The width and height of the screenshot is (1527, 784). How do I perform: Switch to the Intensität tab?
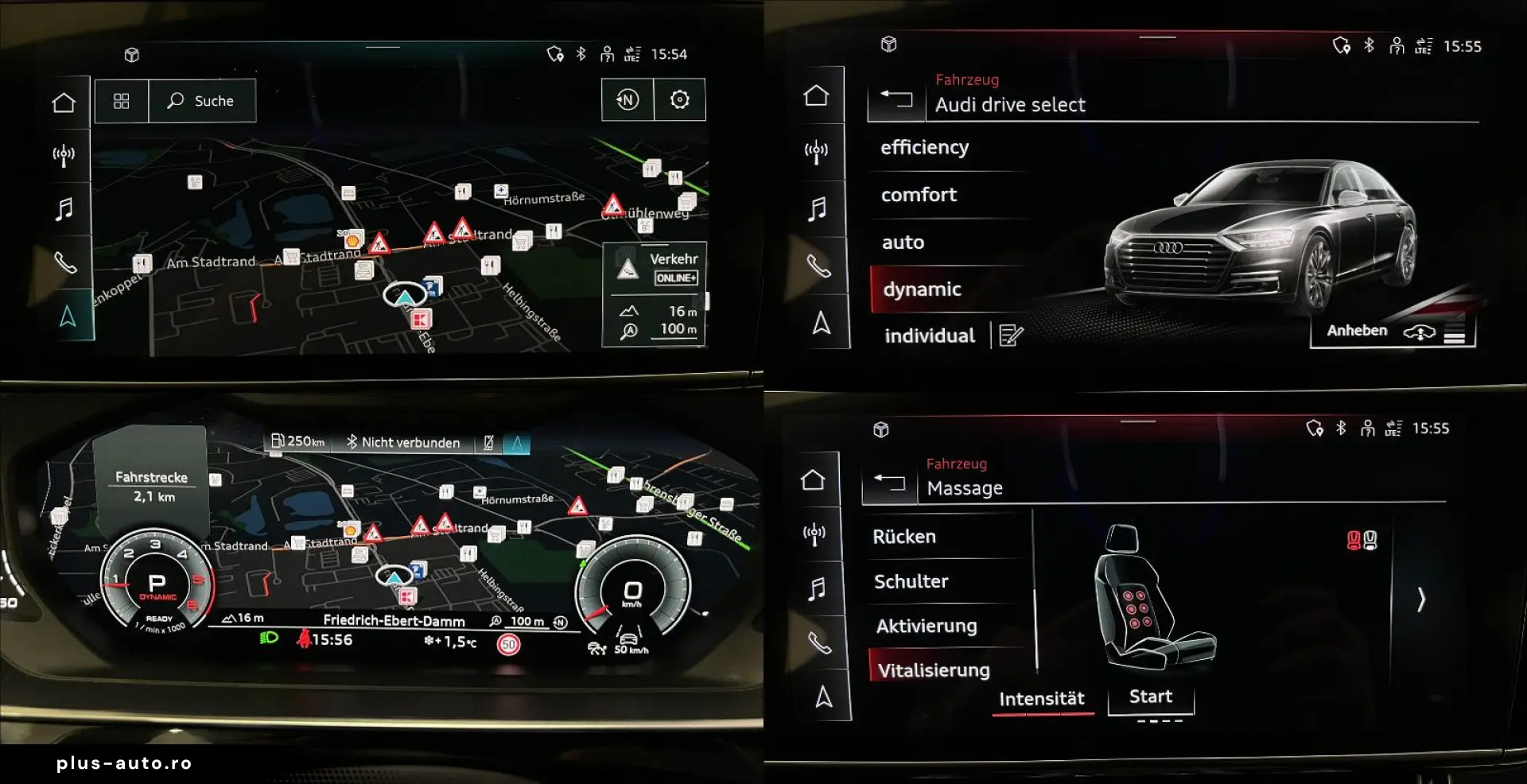[1043, 698]
